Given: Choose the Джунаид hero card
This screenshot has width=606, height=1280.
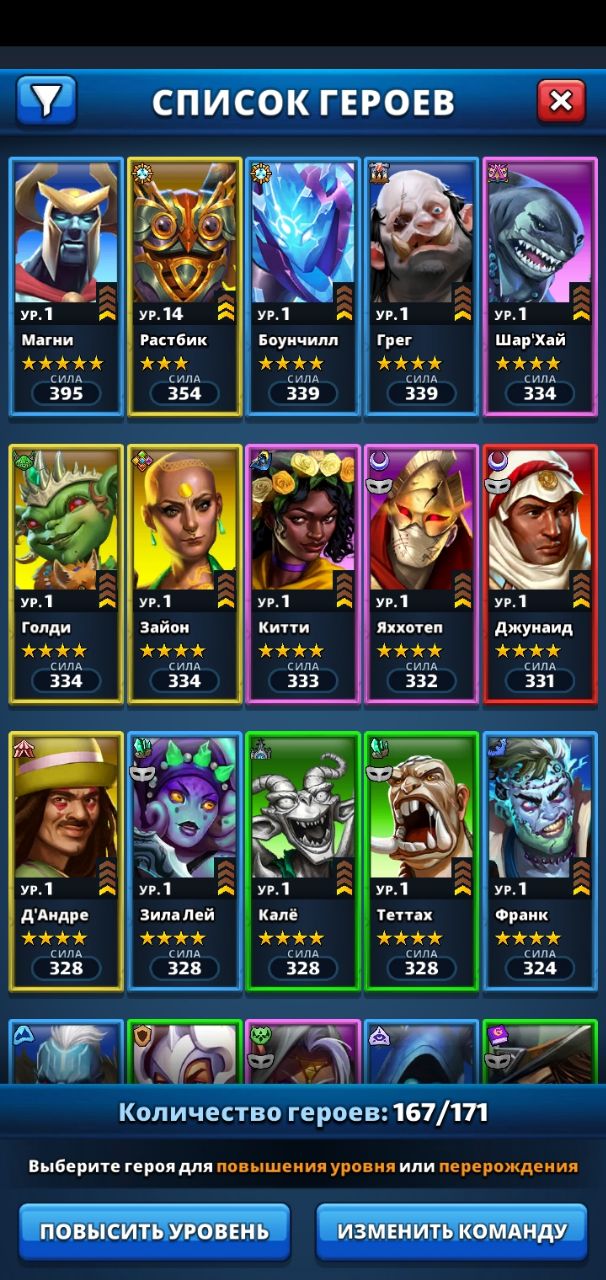Looking at the screenshot, I should [538, 574].
